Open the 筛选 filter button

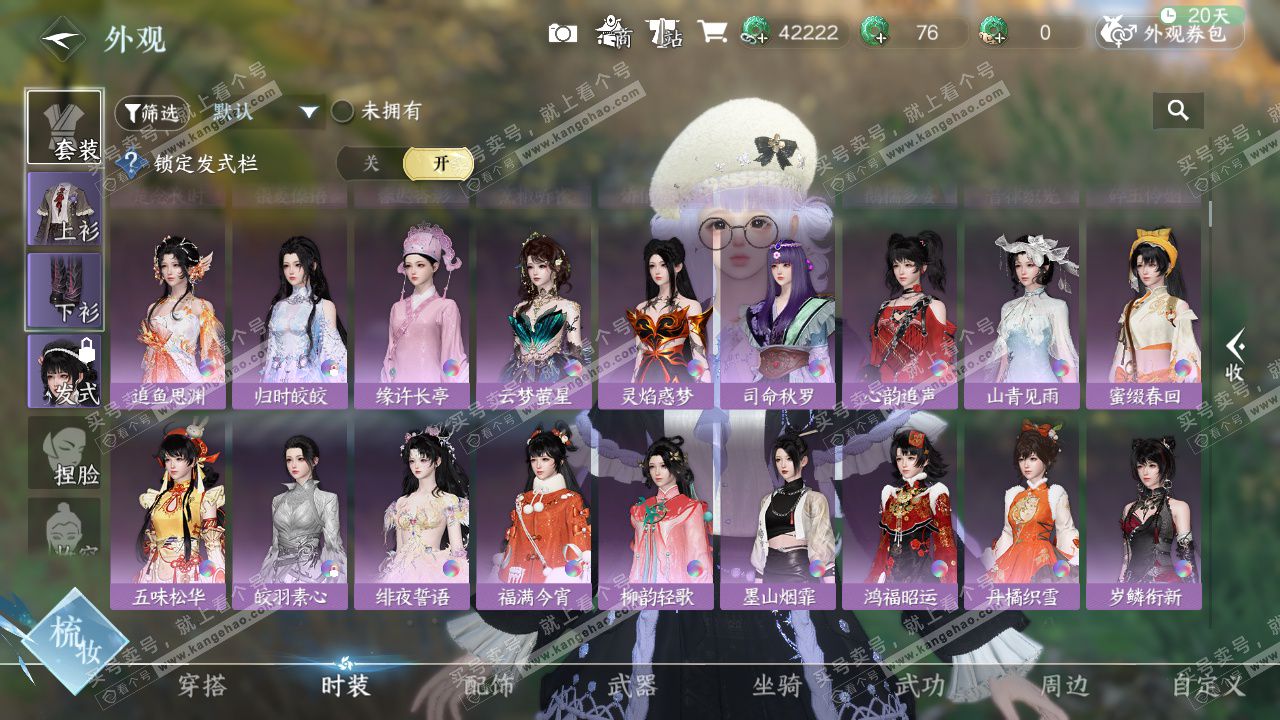(x=151, y=113)
